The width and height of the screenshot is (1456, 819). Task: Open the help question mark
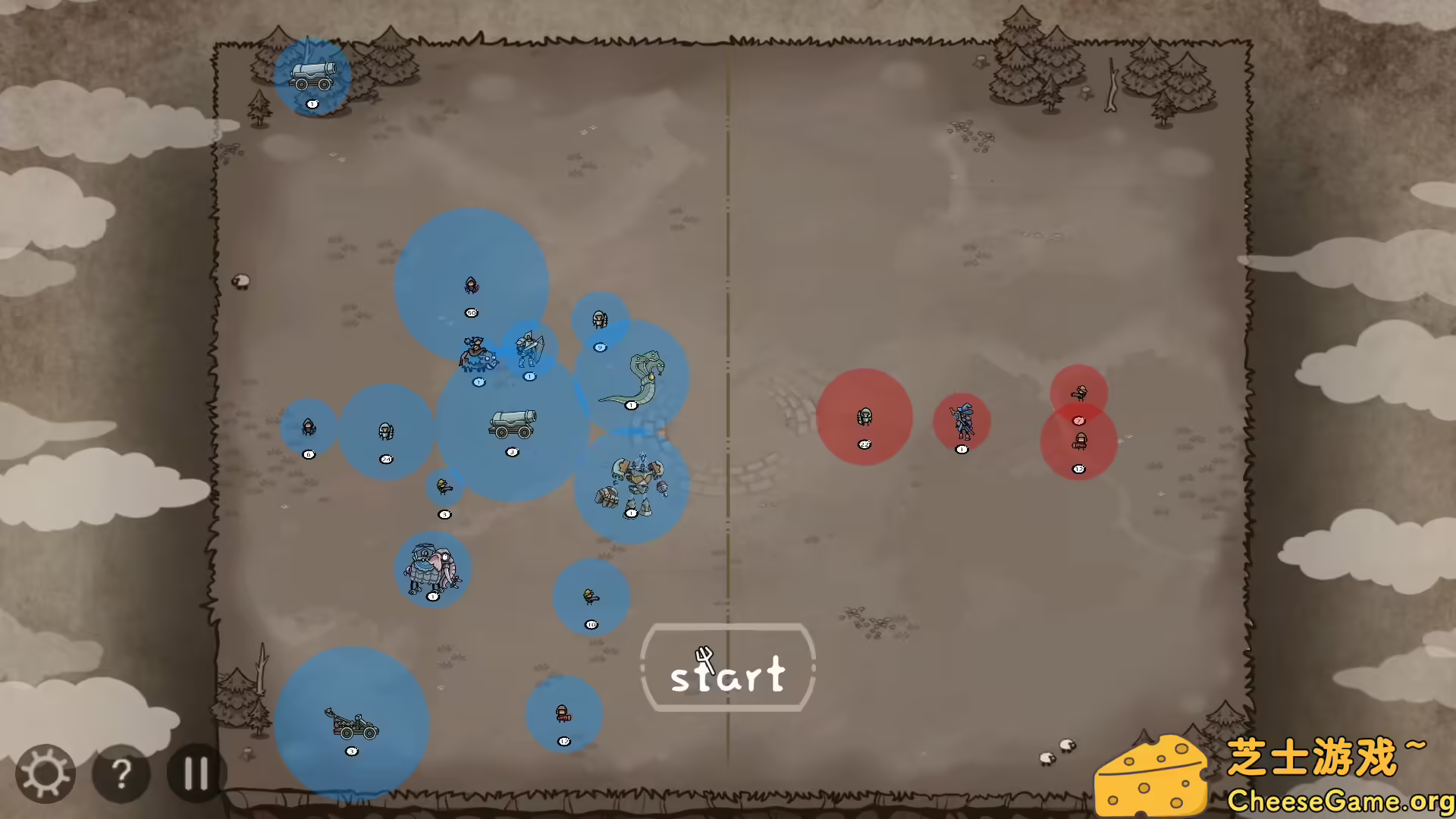click(x=121, y=772)
